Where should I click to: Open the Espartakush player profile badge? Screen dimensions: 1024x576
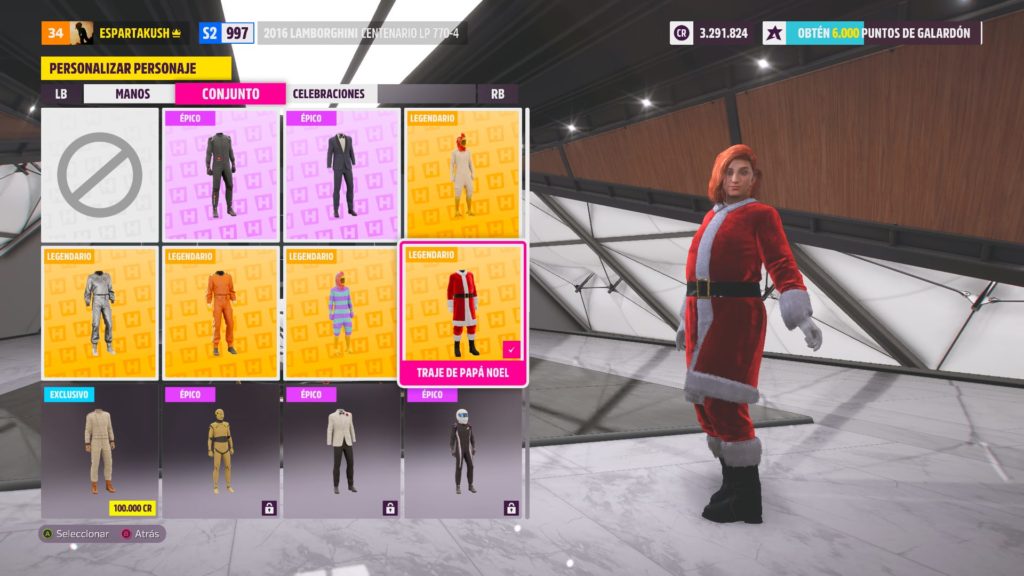pyautogui.click(x=115, y=33)
